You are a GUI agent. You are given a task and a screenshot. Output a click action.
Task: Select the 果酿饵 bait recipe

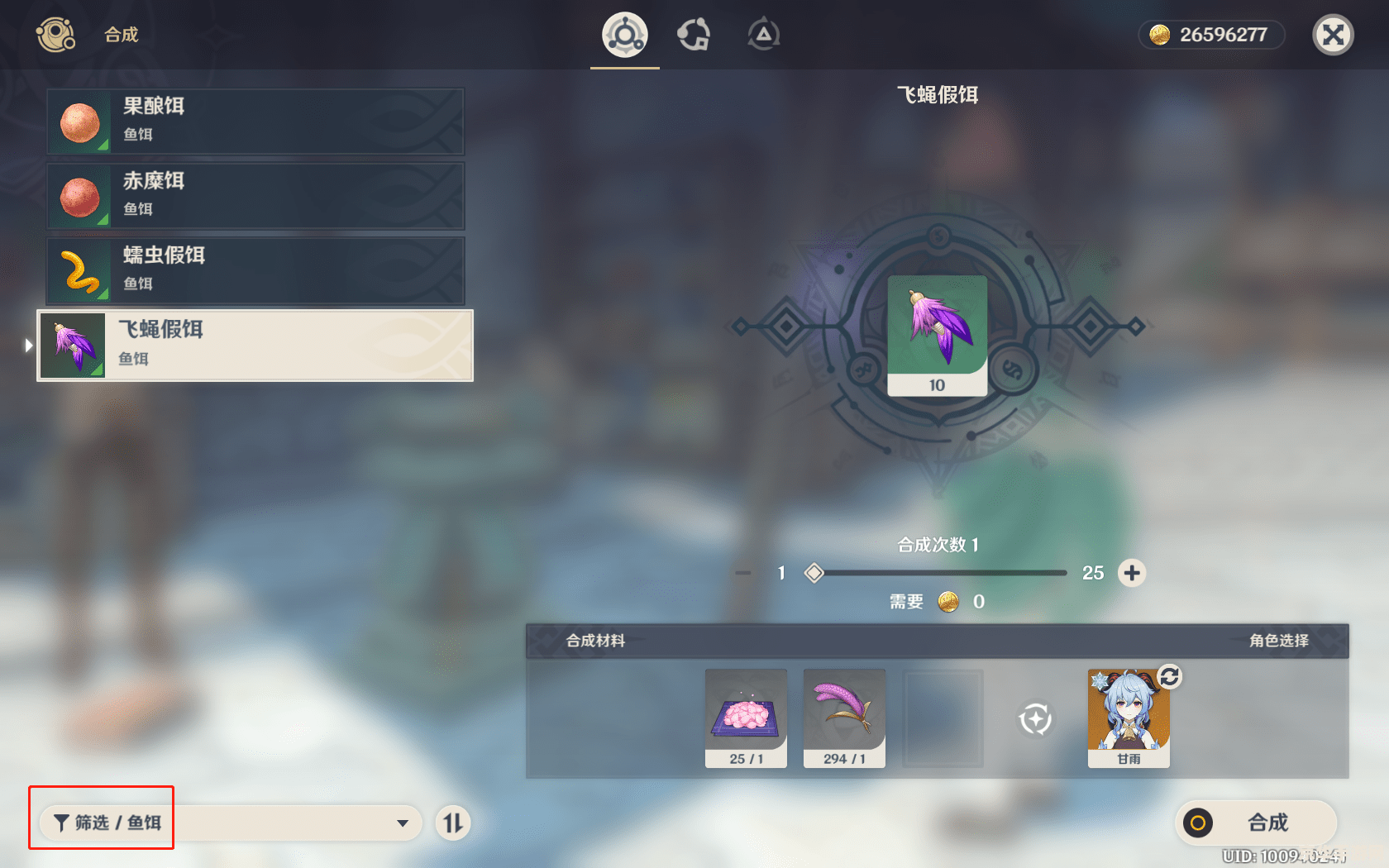(x=255, y=122)
